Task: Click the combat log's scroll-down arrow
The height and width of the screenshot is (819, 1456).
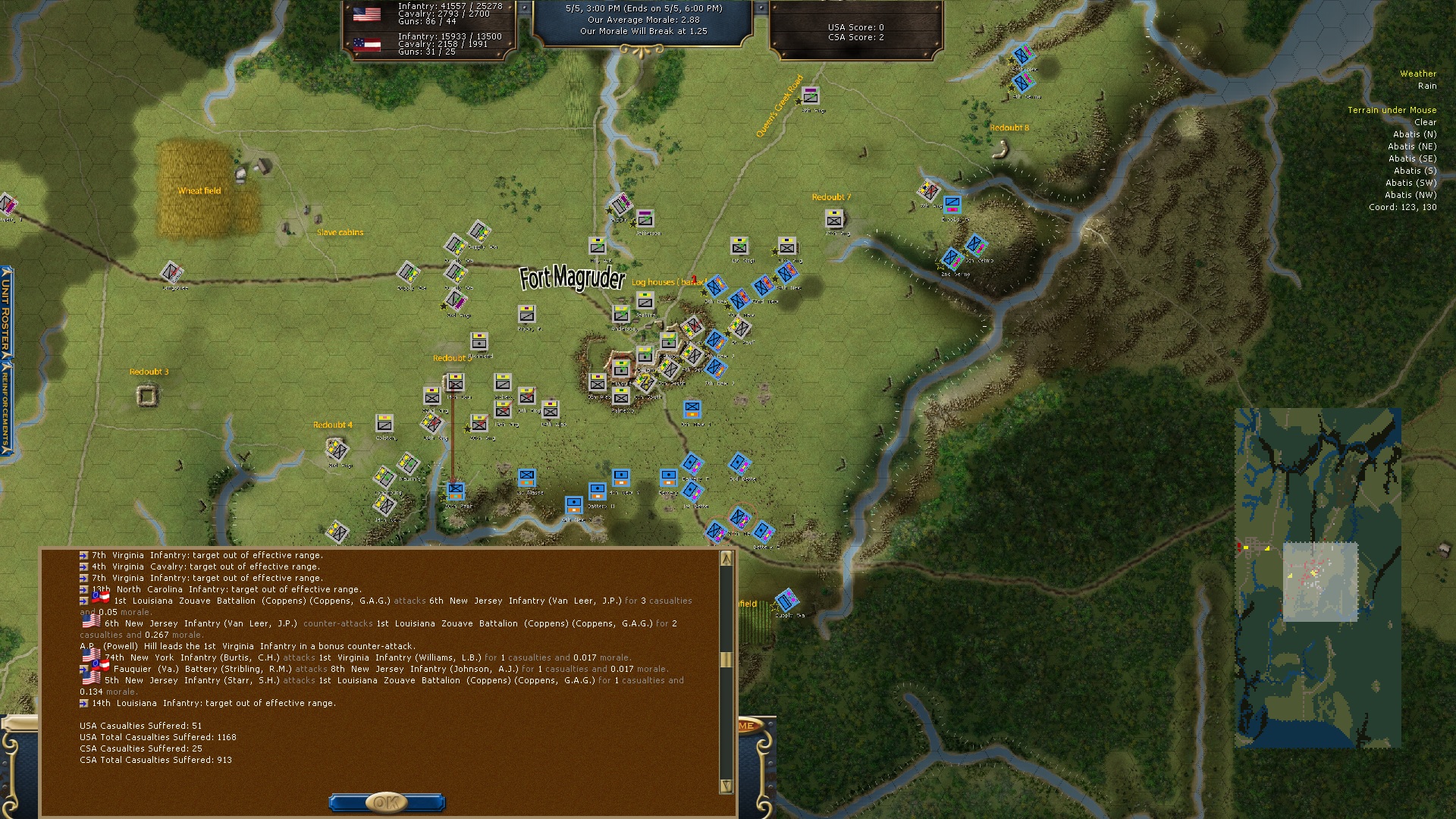Action: (726, 786)
